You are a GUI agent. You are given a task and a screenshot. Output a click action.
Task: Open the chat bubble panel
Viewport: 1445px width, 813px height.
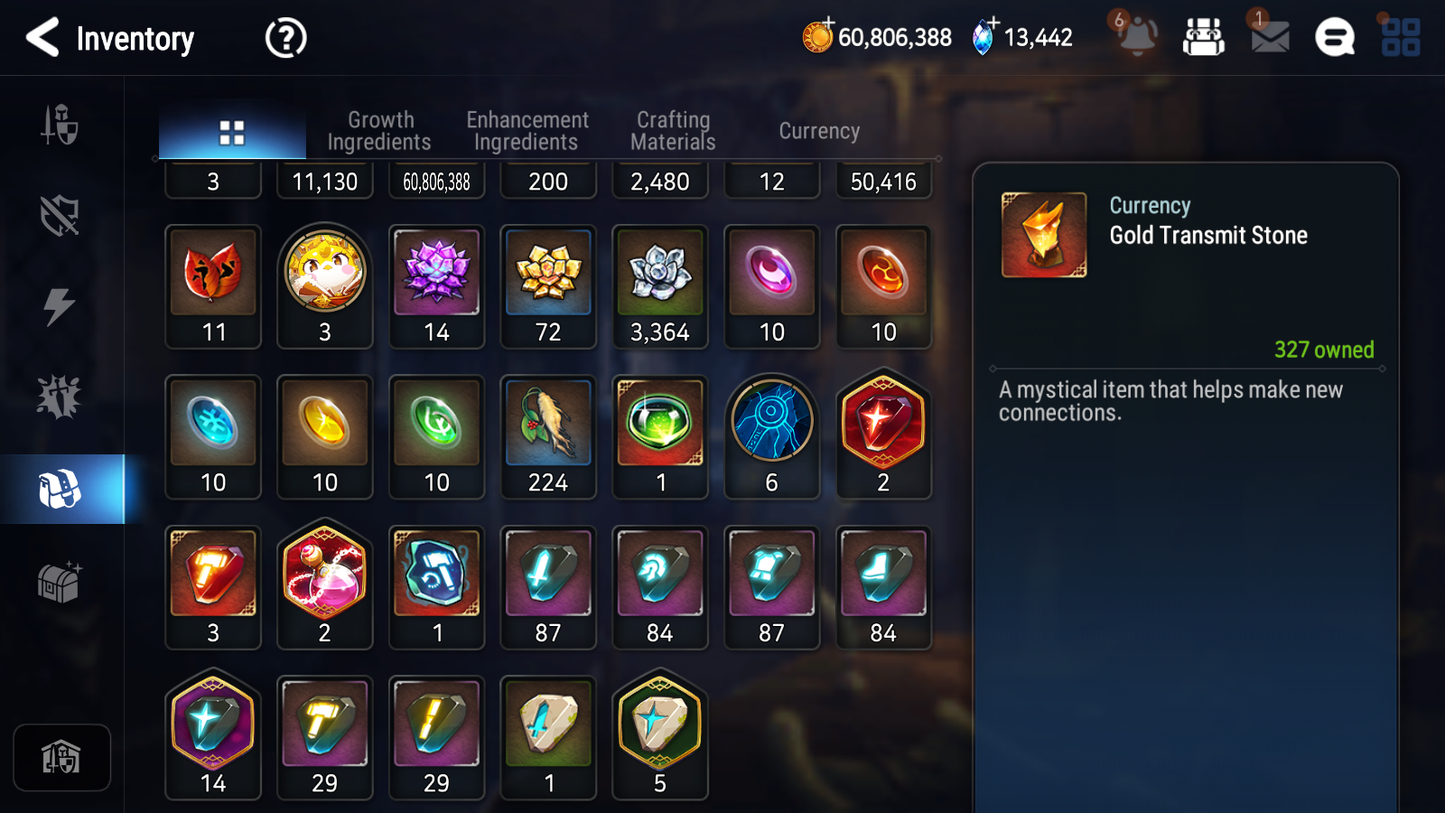click(x=1334, y=37)
